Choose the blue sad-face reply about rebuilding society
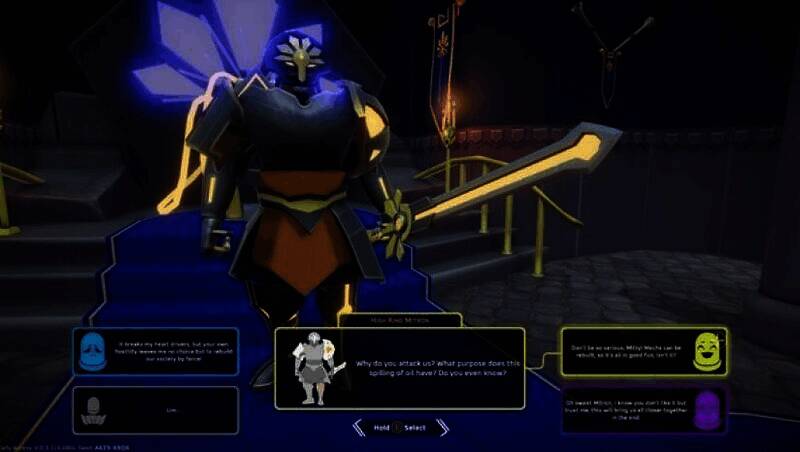 (155, 352)
